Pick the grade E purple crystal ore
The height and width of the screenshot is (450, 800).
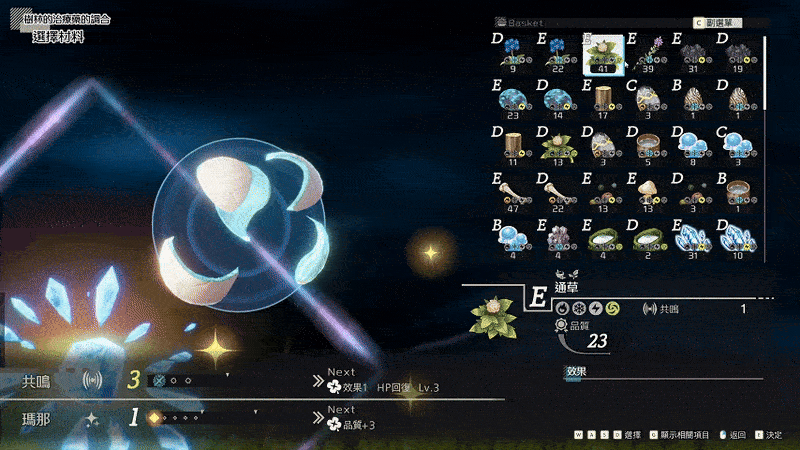(x=557, y=235)
